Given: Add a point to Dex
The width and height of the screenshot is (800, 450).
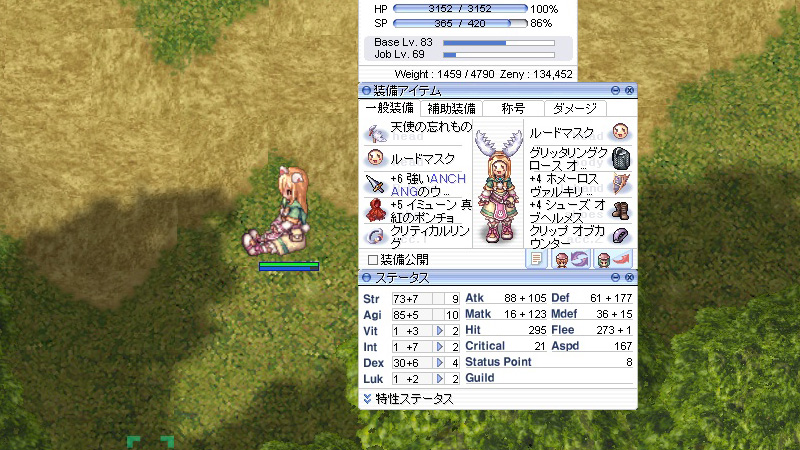Looking at the screenshot, I should tap(439, 362).
